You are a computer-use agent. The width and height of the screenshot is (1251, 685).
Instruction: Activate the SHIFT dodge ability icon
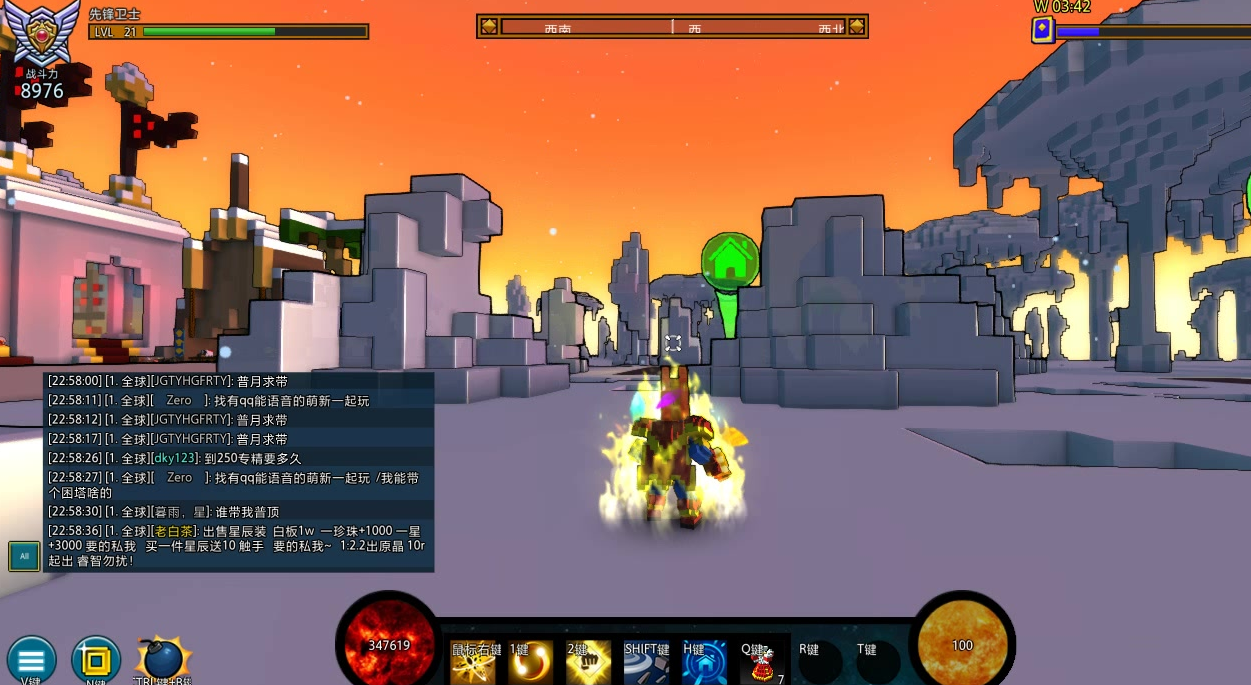(x=646, y=662)
